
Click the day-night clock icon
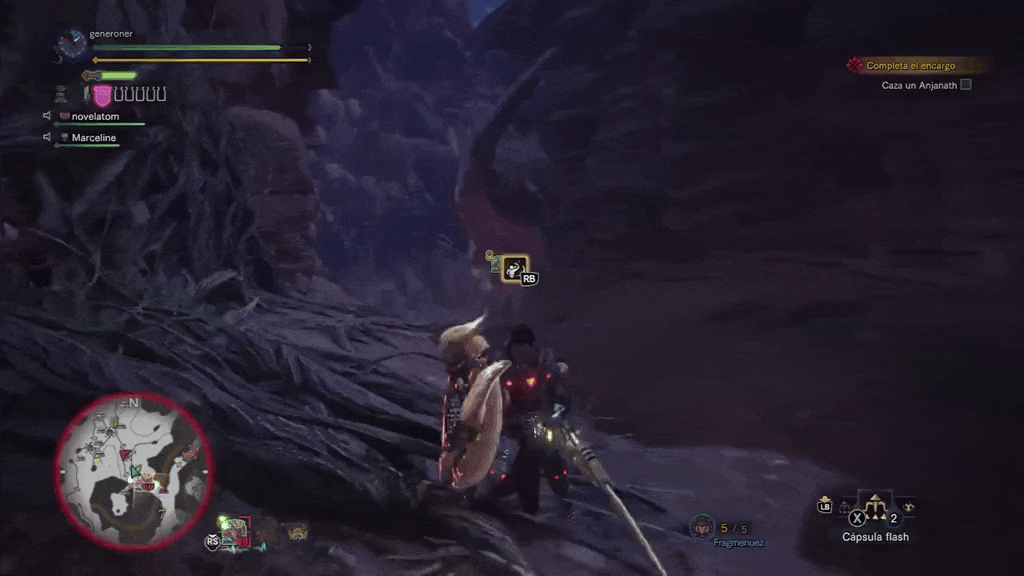click(72, 43)
